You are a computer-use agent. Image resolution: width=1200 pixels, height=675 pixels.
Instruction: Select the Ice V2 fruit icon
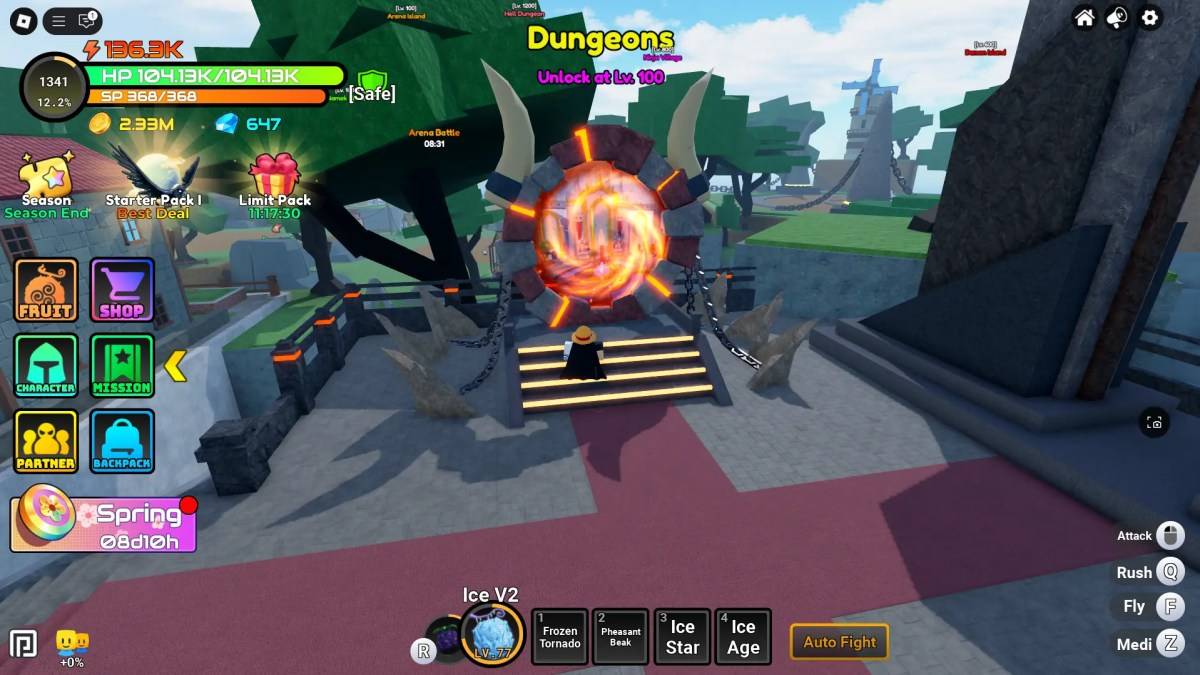click(x=492, y=635)
